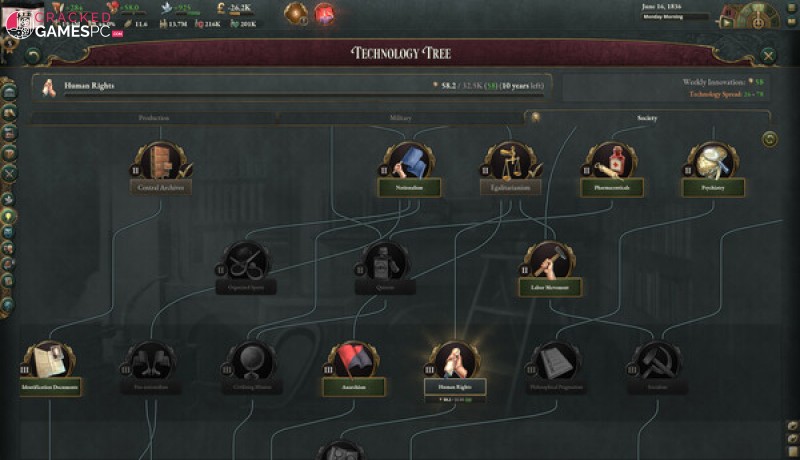Switch to the Production tab
The image size is (800, 460).
tap(153, 118)
